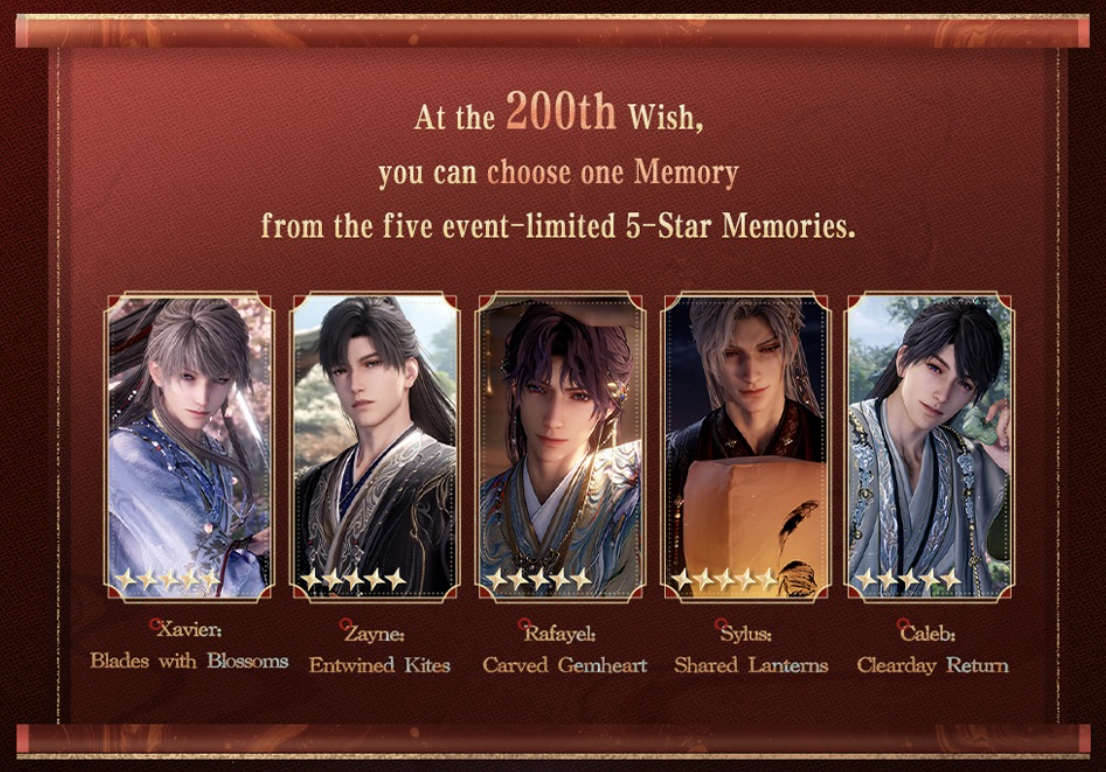Select Xavier's Blades with Blossoms memory card

point(189,447)
